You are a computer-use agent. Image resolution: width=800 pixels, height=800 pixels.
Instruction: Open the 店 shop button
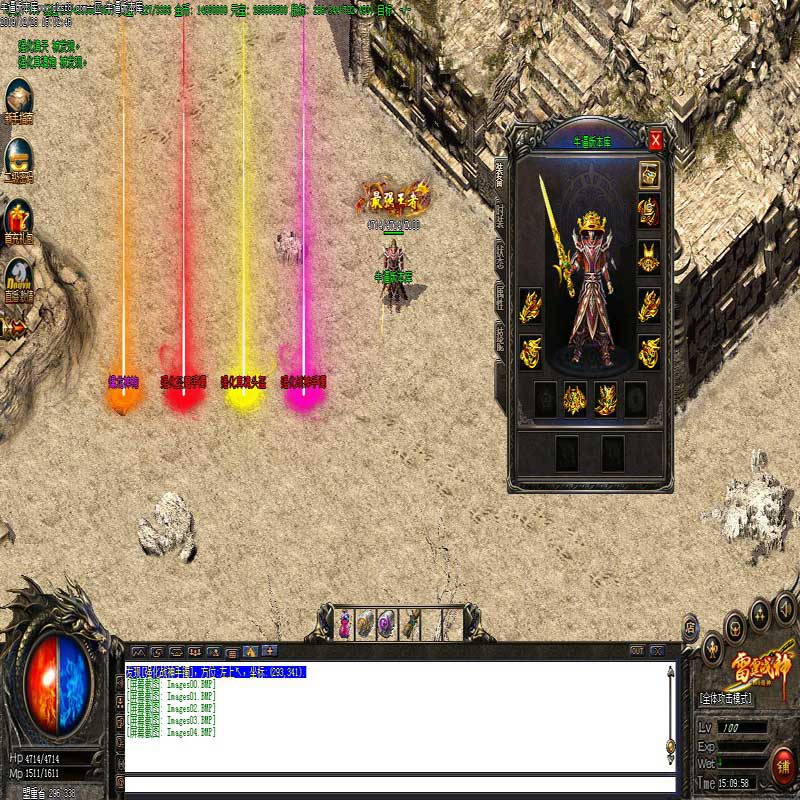(x=690, y=629)
